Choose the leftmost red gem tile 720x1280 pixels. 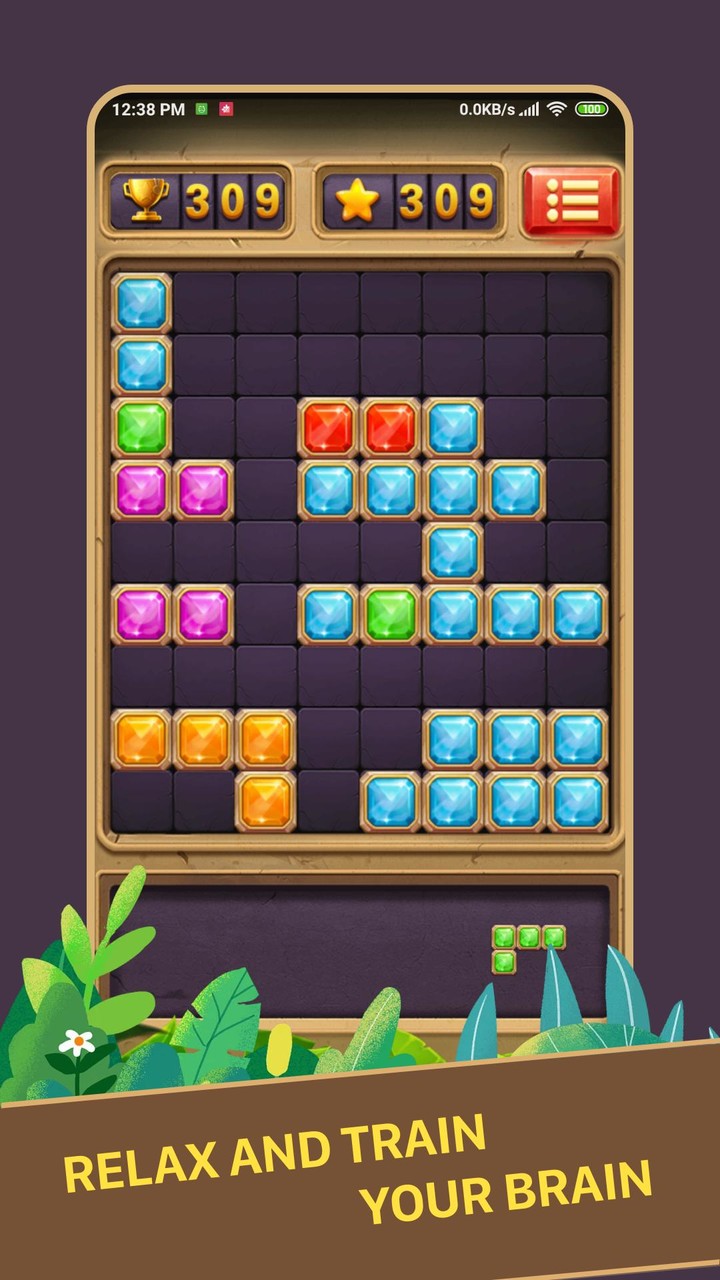pyautogui.click(x=328, y=427)
